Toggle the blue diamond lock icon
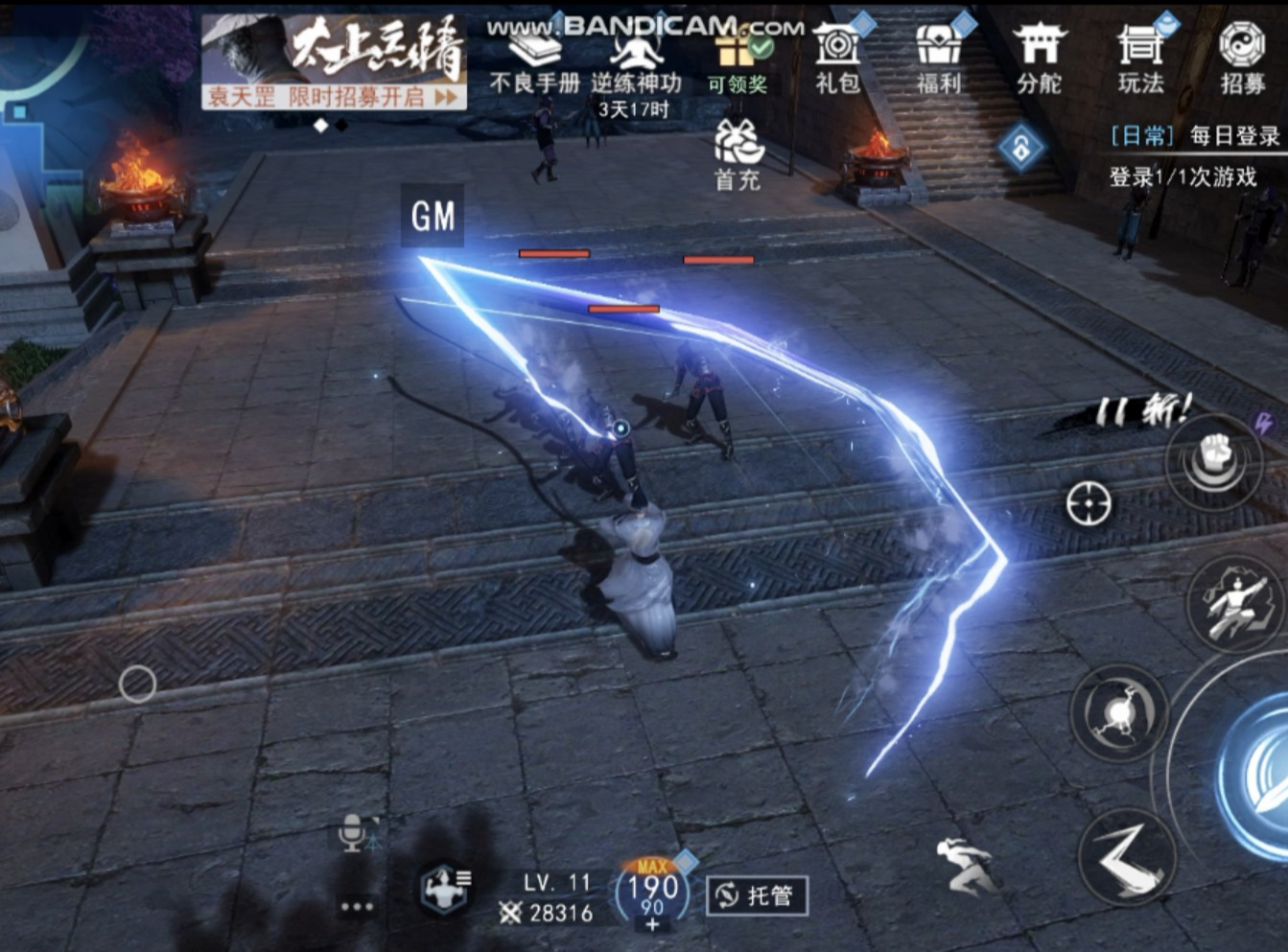 [x=1020, y=149]
